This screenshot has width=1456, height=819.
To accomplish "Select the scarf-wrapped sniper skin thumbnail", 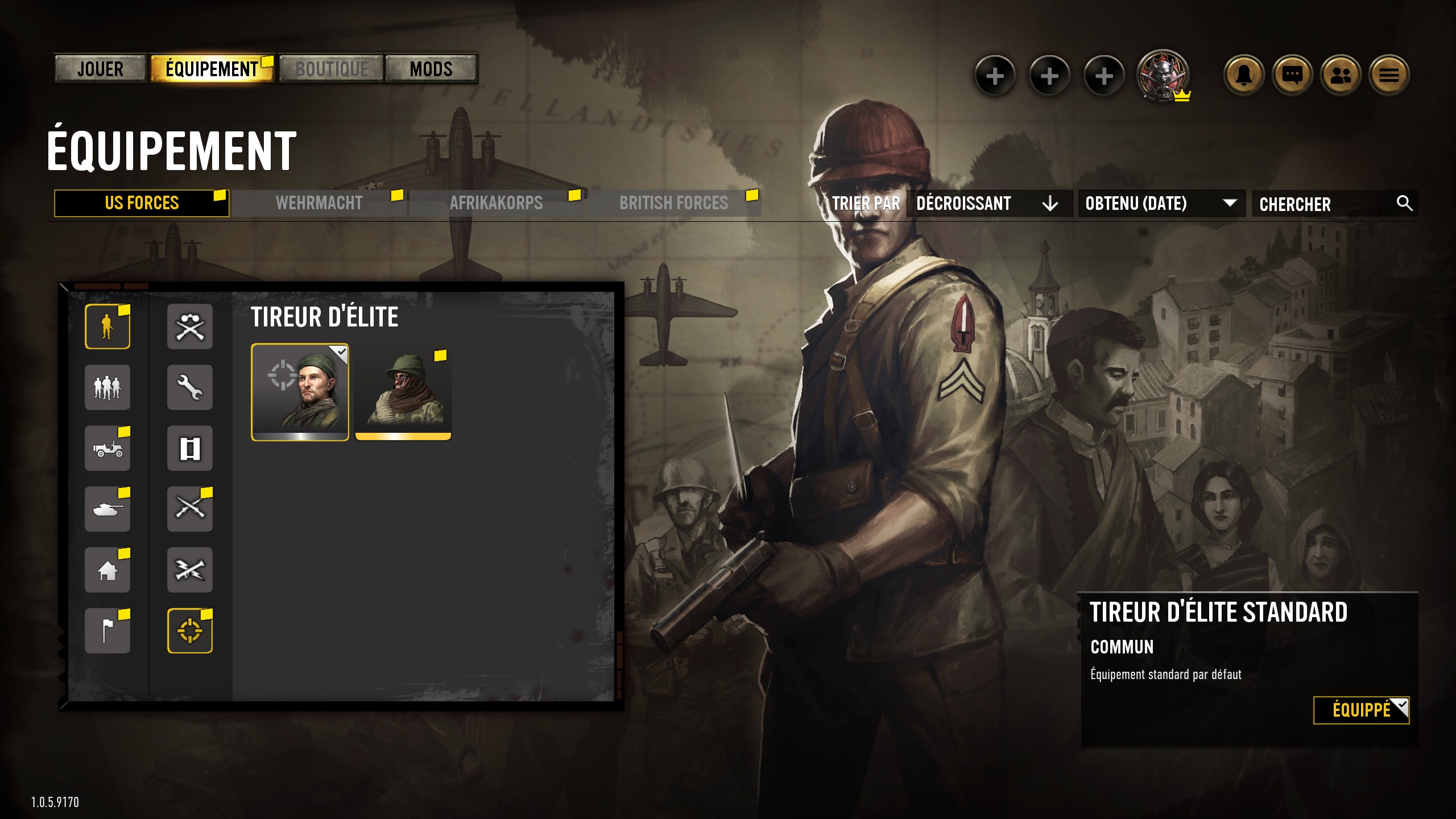I will 403,392.
